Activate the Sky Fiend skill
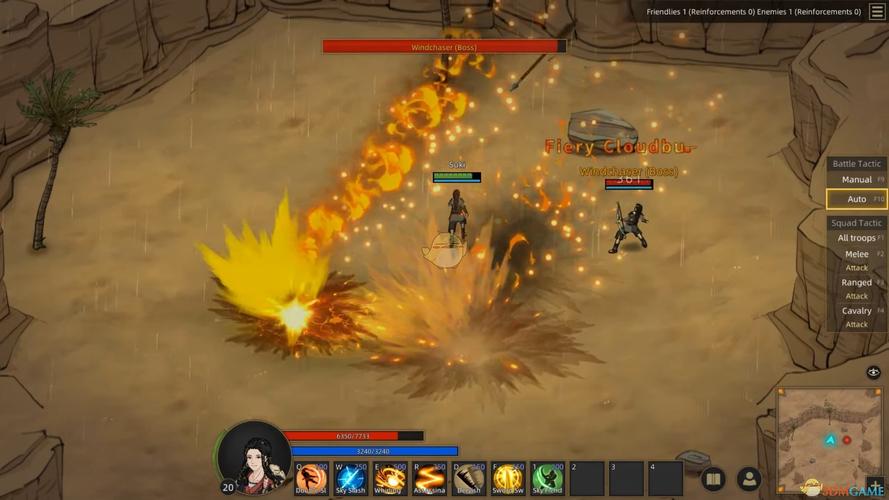 [548, 479]
